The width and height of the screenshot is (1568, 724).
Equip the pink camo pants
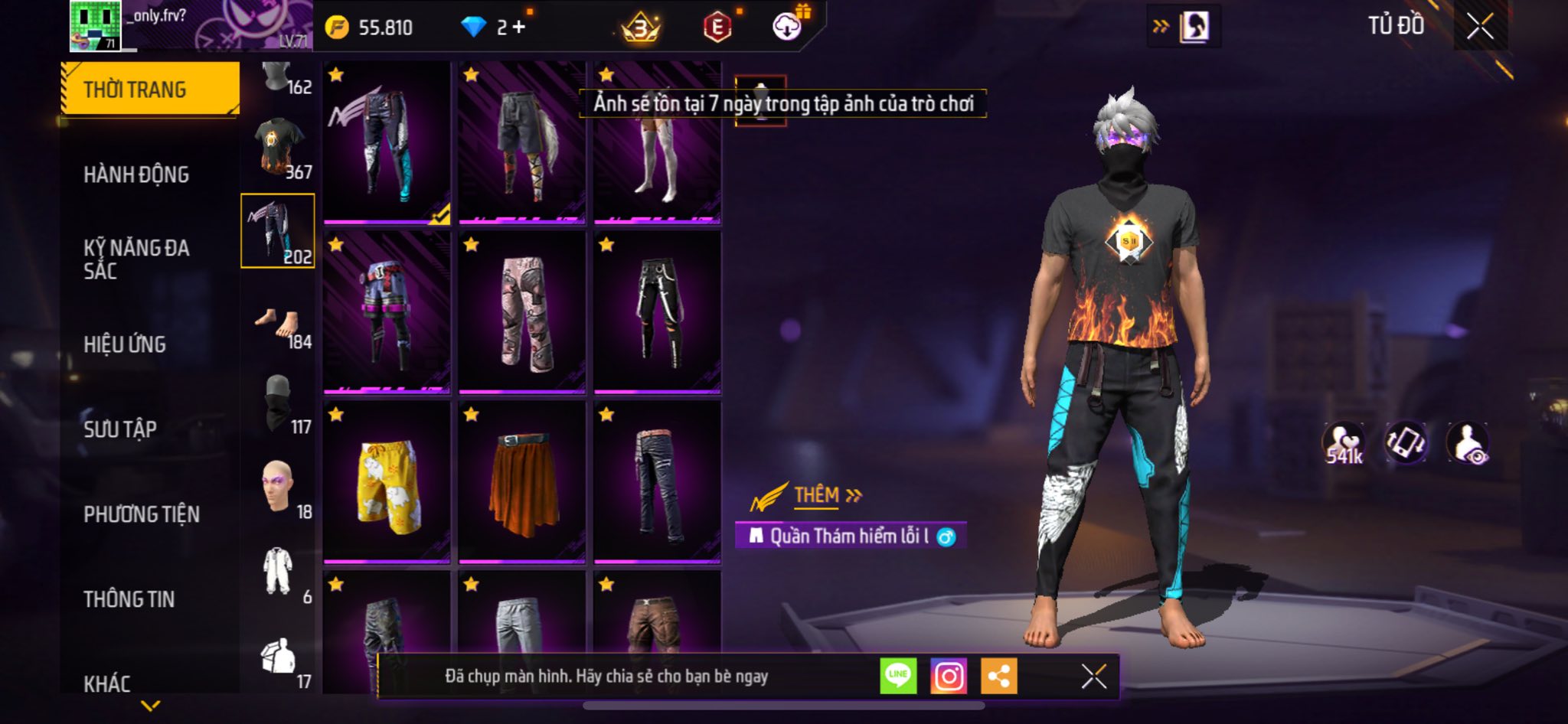[522, 314]
